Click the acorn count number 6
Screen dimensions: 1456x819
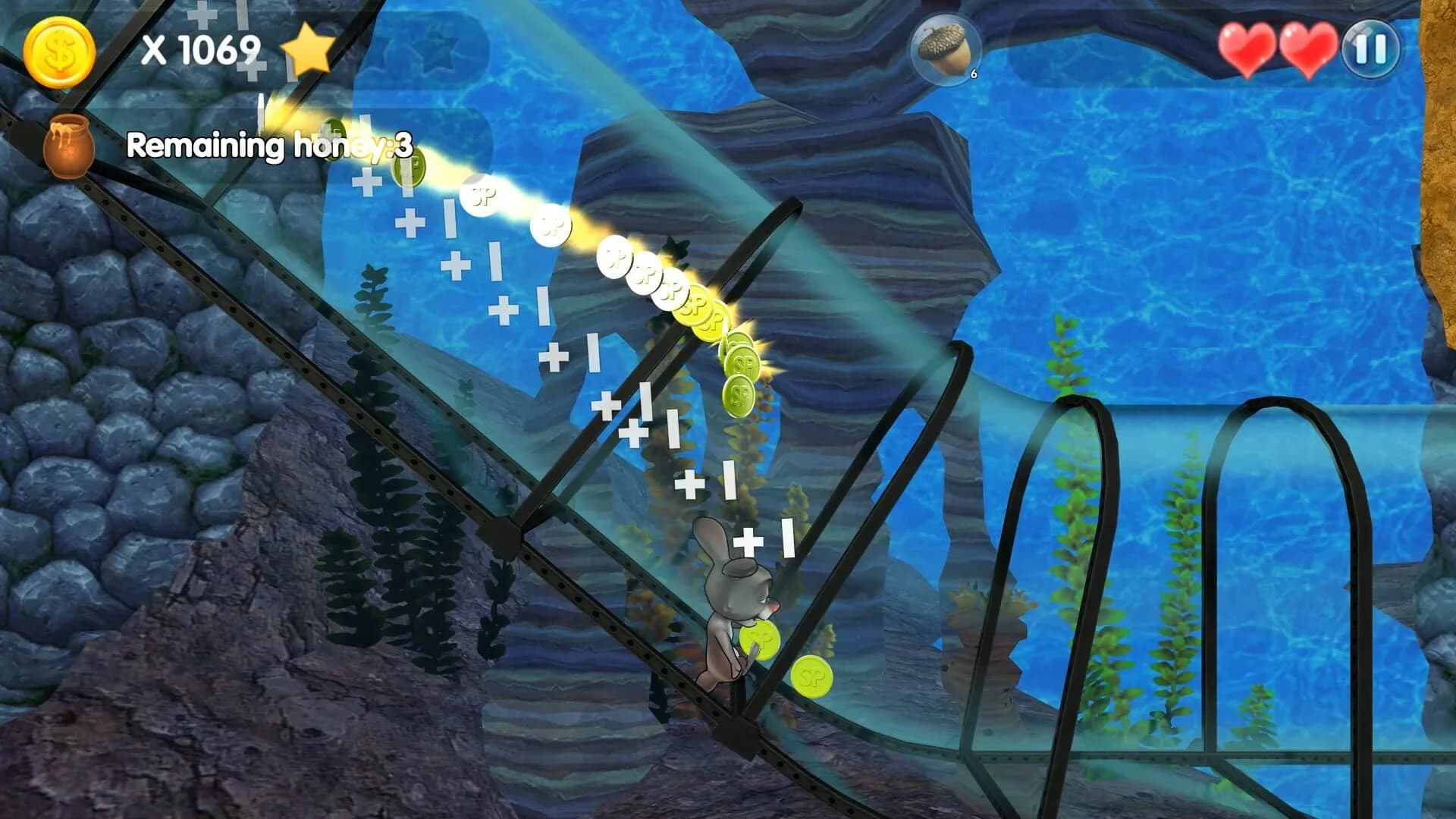point(974,74)
